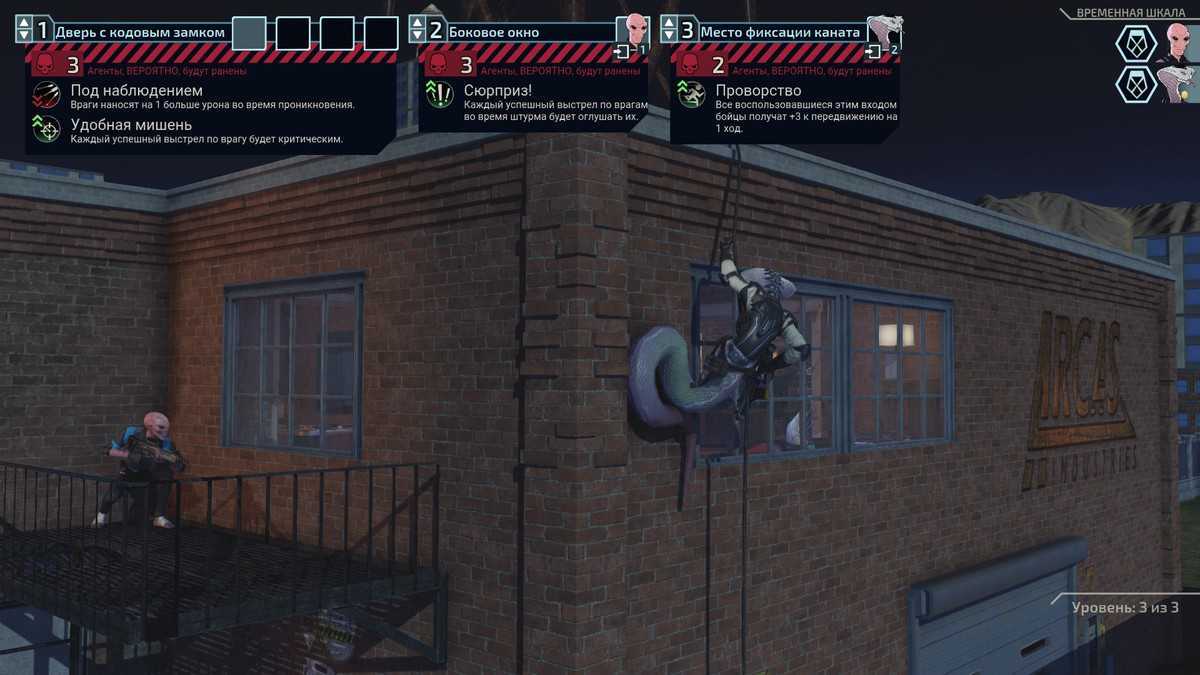Select the "Под наблюдением" modifier icon
Screen dimensions: 1200x675
click(46, 96)
